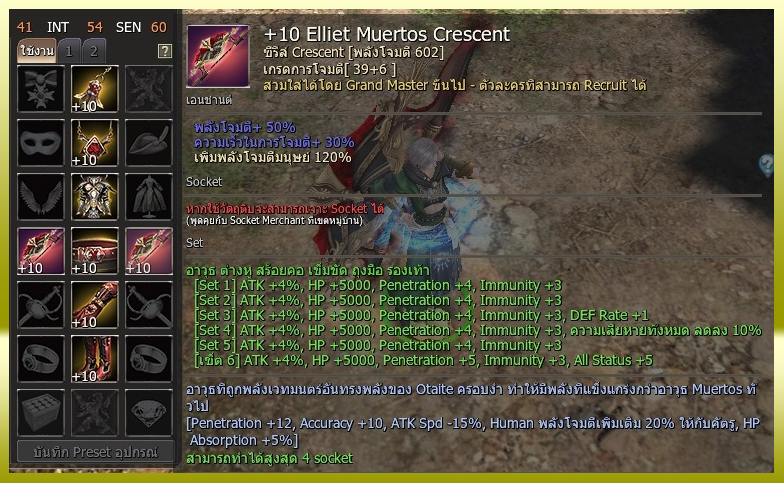The image size is (784, 483).
Task: Save equipment with บันทึก Preset อุปกรณ์ button
Action: tap(95, 452)
